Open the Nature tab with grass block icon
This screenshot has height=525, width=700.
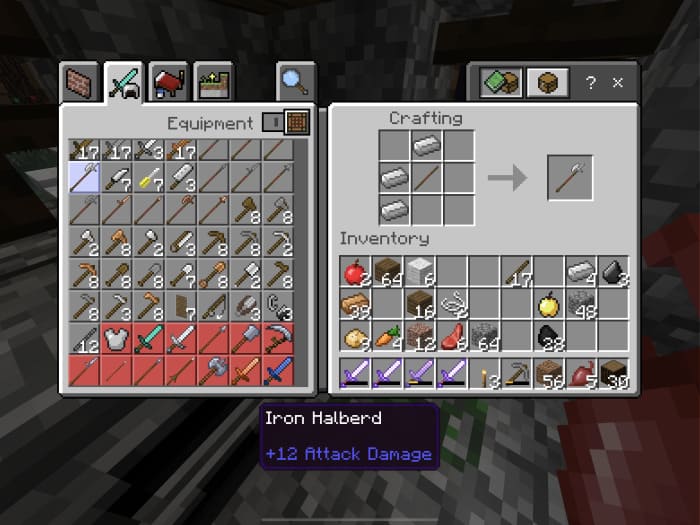coord(213,82)
